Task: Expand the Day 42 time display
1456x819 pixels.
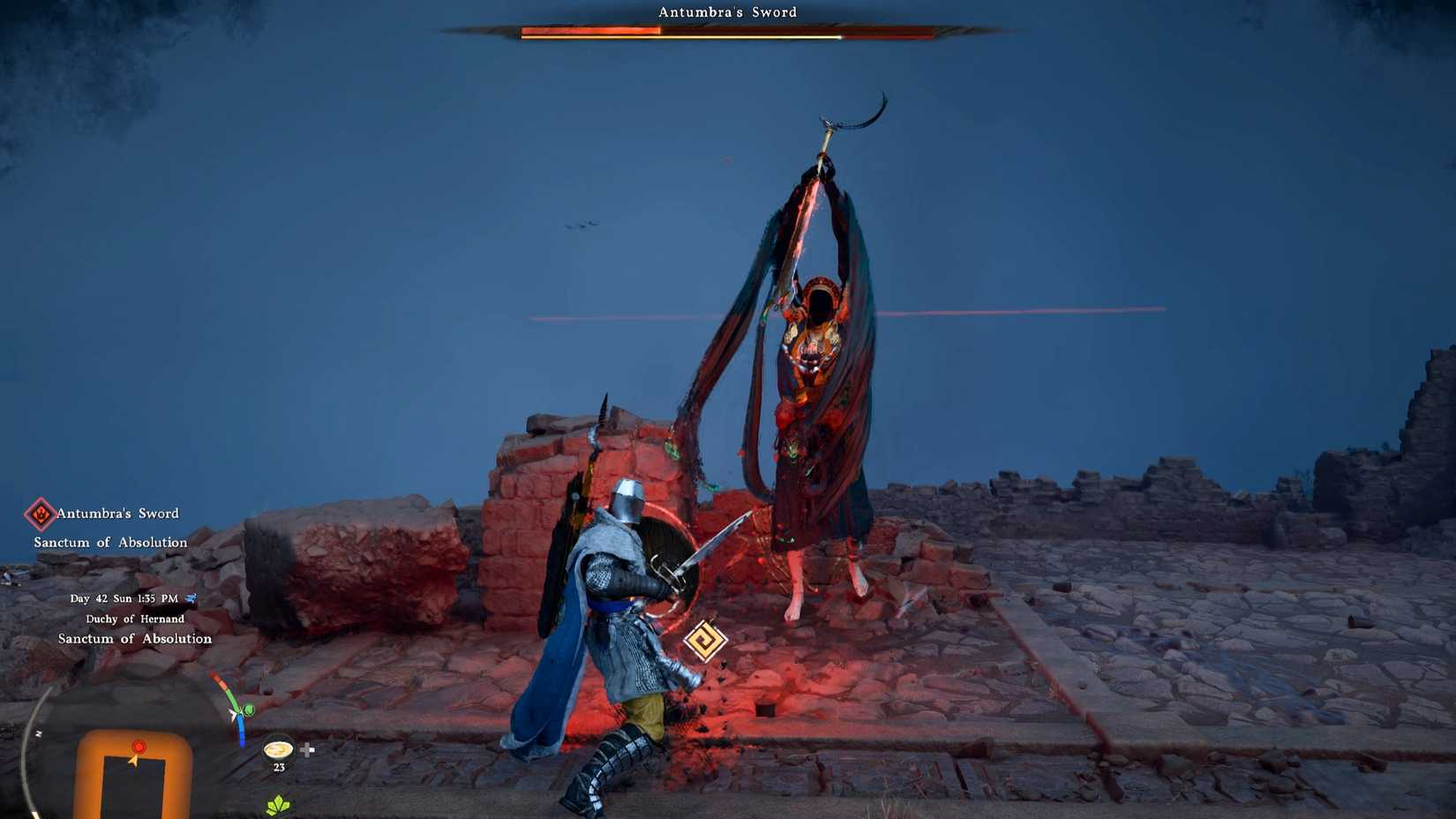Action: coord(124,597)
